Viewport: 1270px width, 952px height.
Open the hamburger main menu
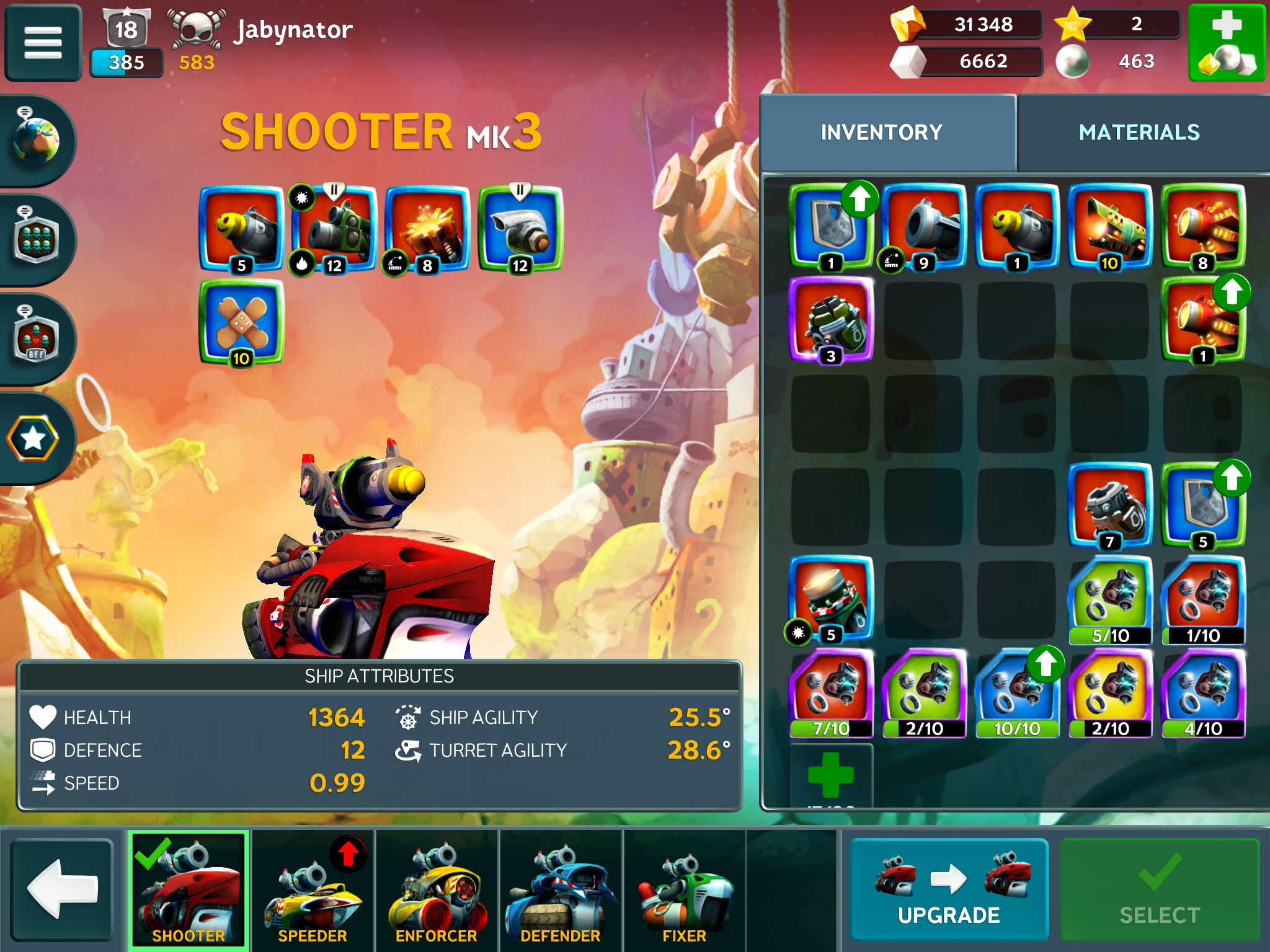coord(43,43)
